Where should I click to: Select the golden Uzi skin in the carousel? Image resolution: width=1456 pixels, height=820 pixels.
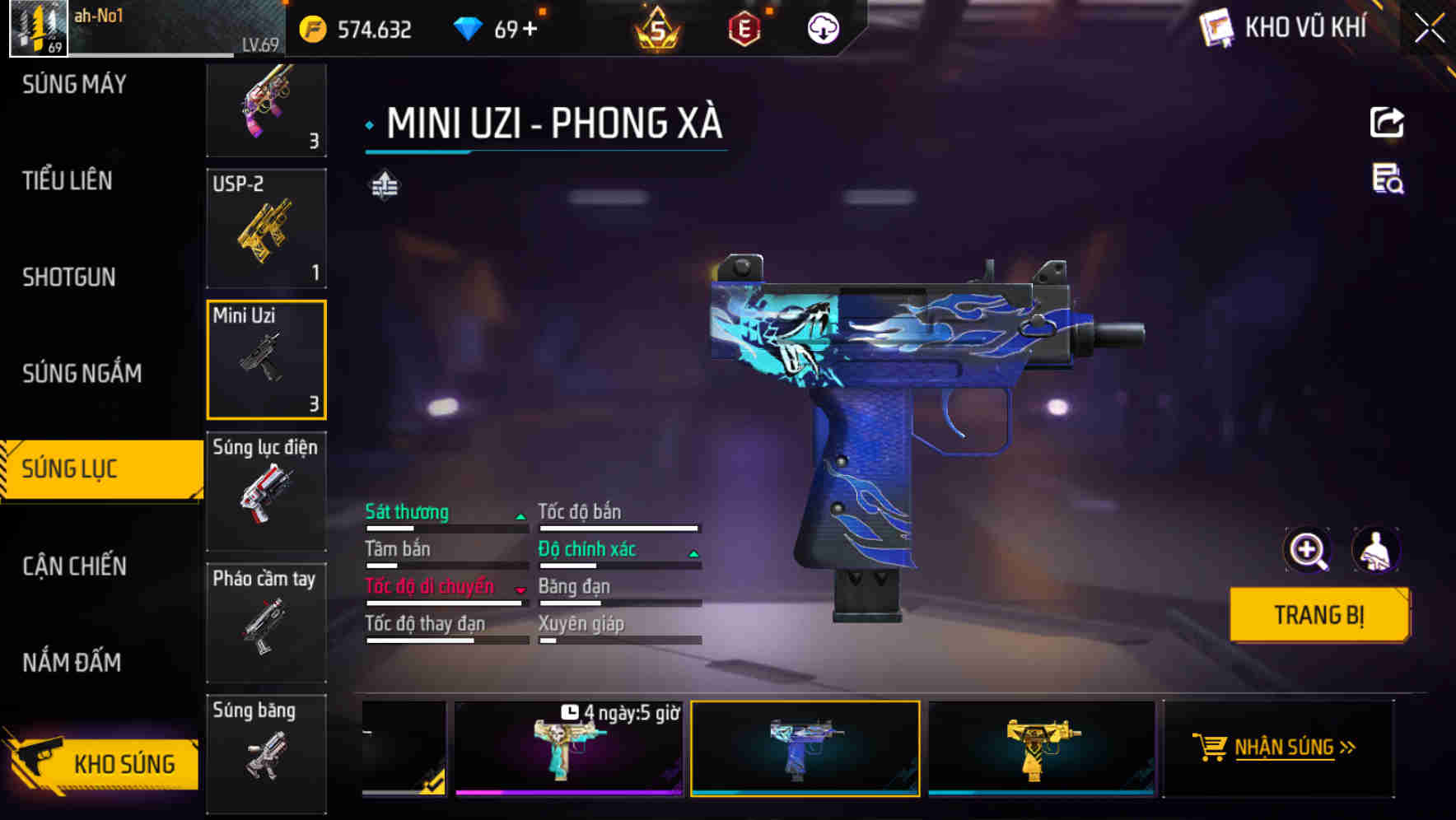(x=1039, y=748)
